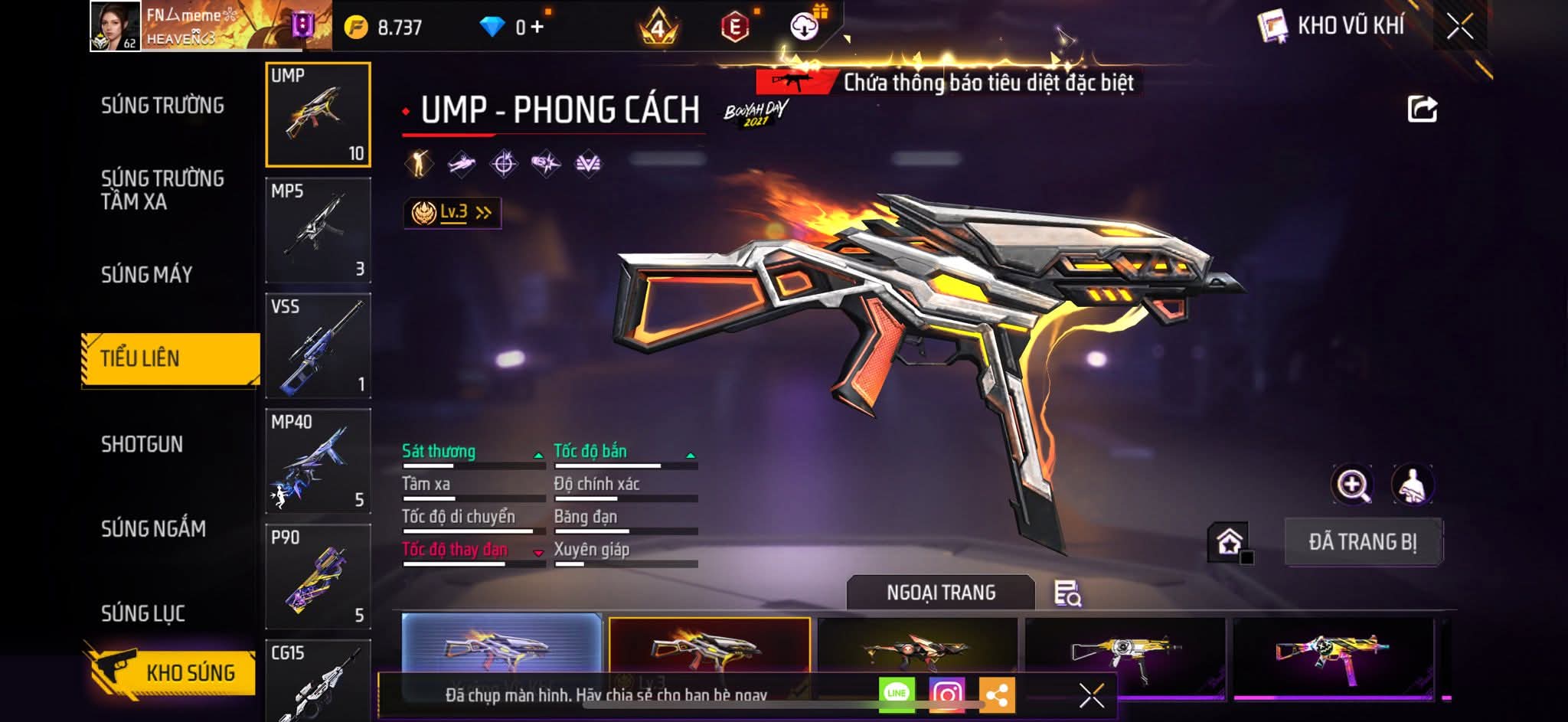Add diamonds with the plus button
The image size is (1568, 722).
[x=537, y=28]
